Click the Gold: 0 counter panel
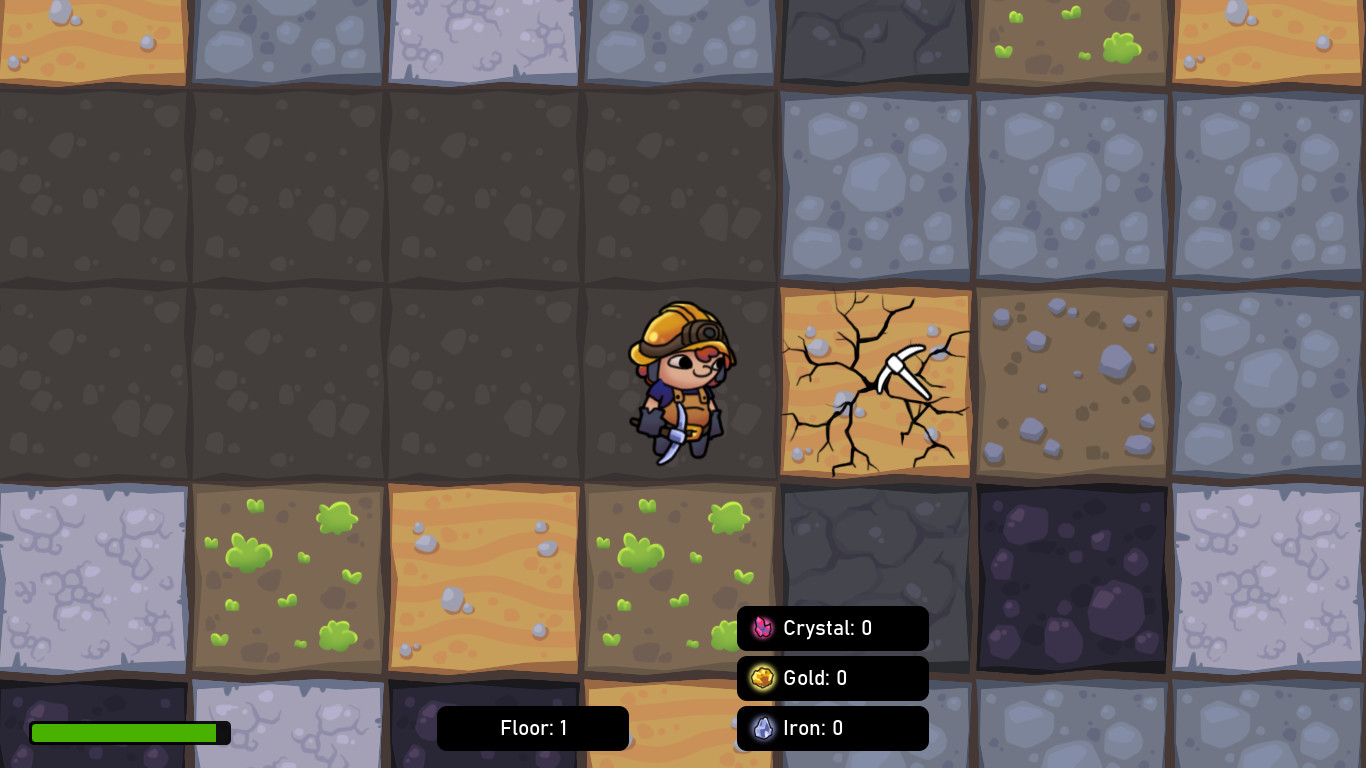Viewport: 1366px width, 768px height. 833,678
